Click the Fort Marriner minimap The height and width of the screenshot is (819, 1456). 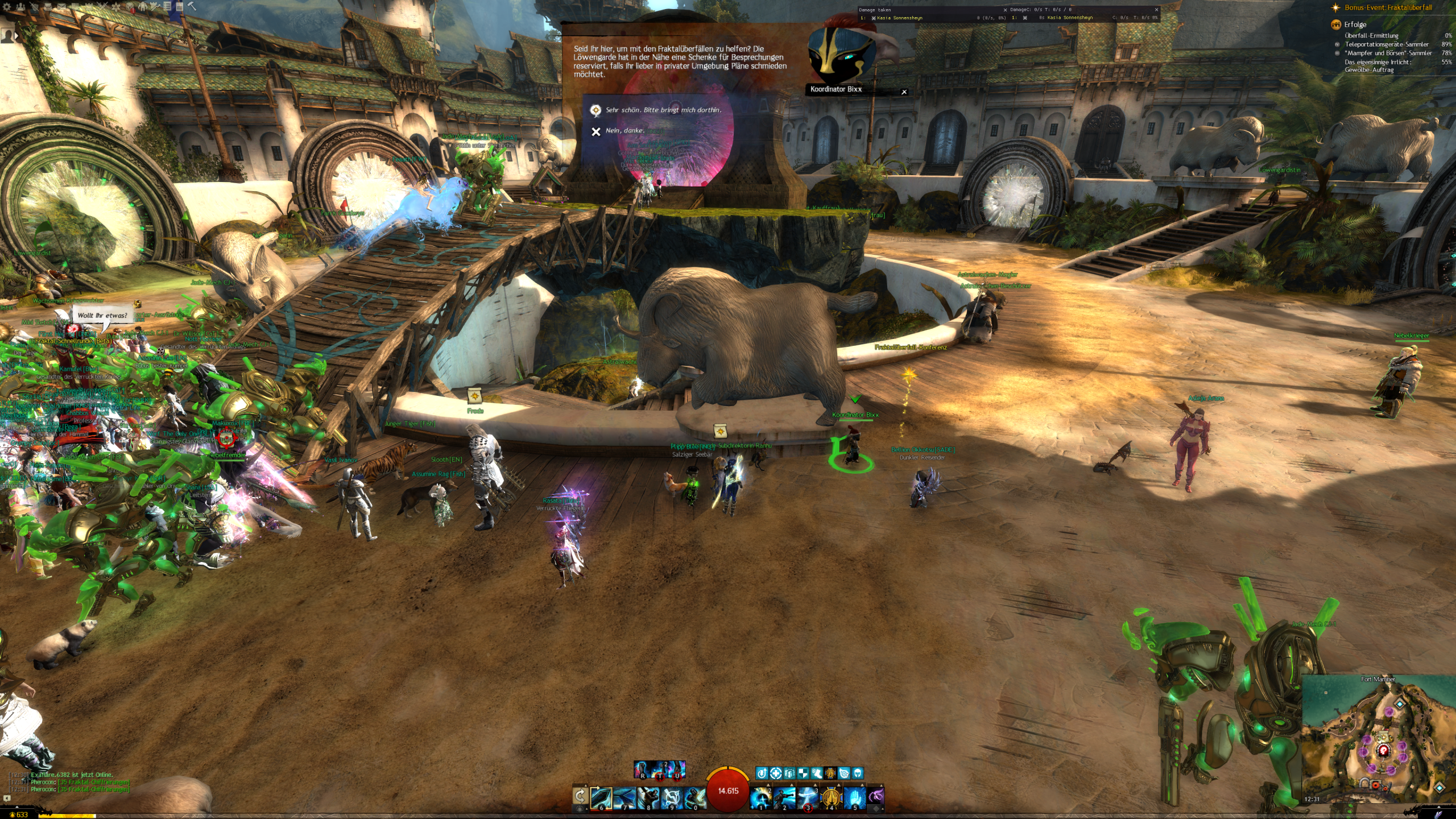click(1376, 739)
